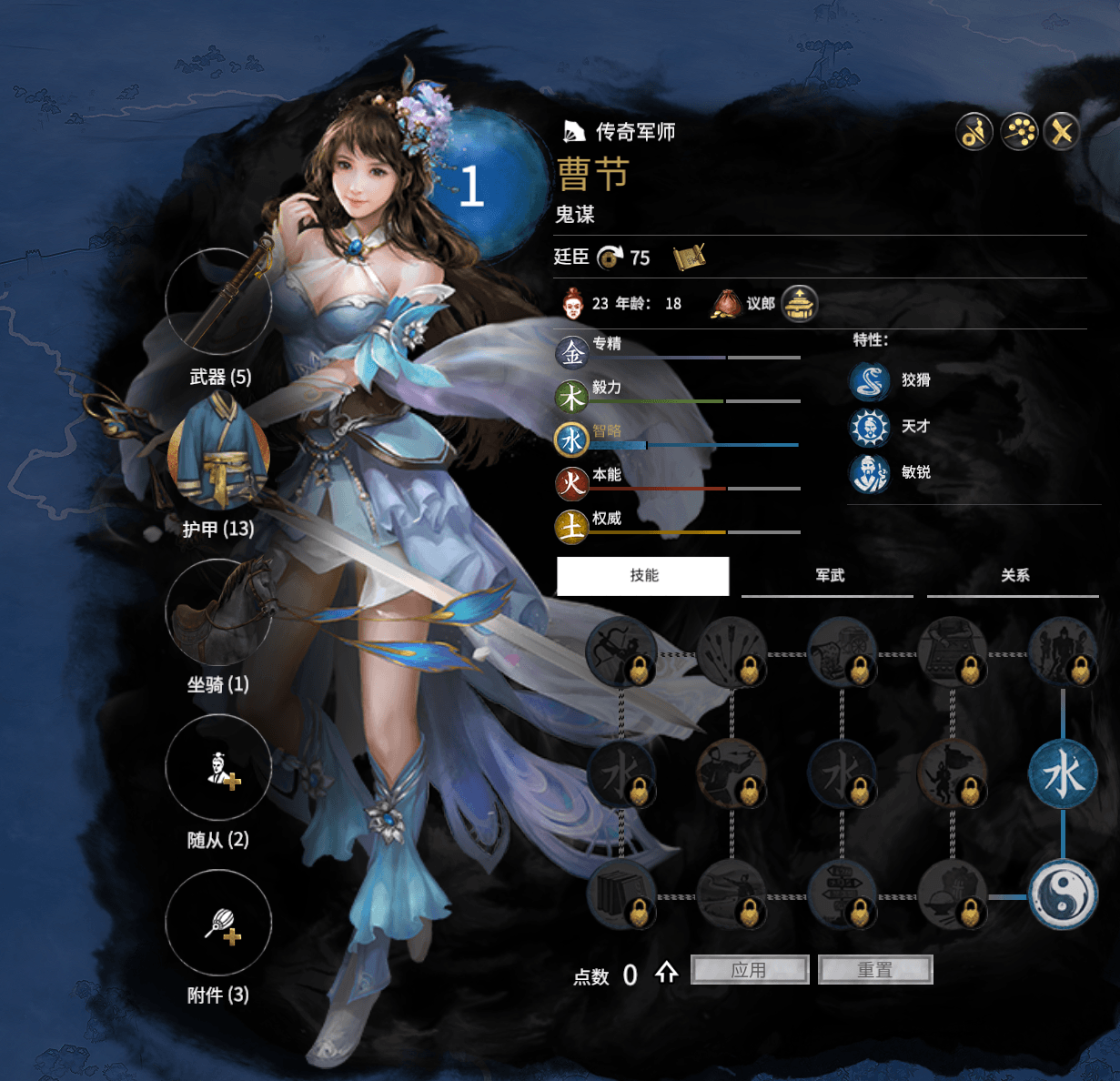Select the yin-yang skill node

(1063, 894)
